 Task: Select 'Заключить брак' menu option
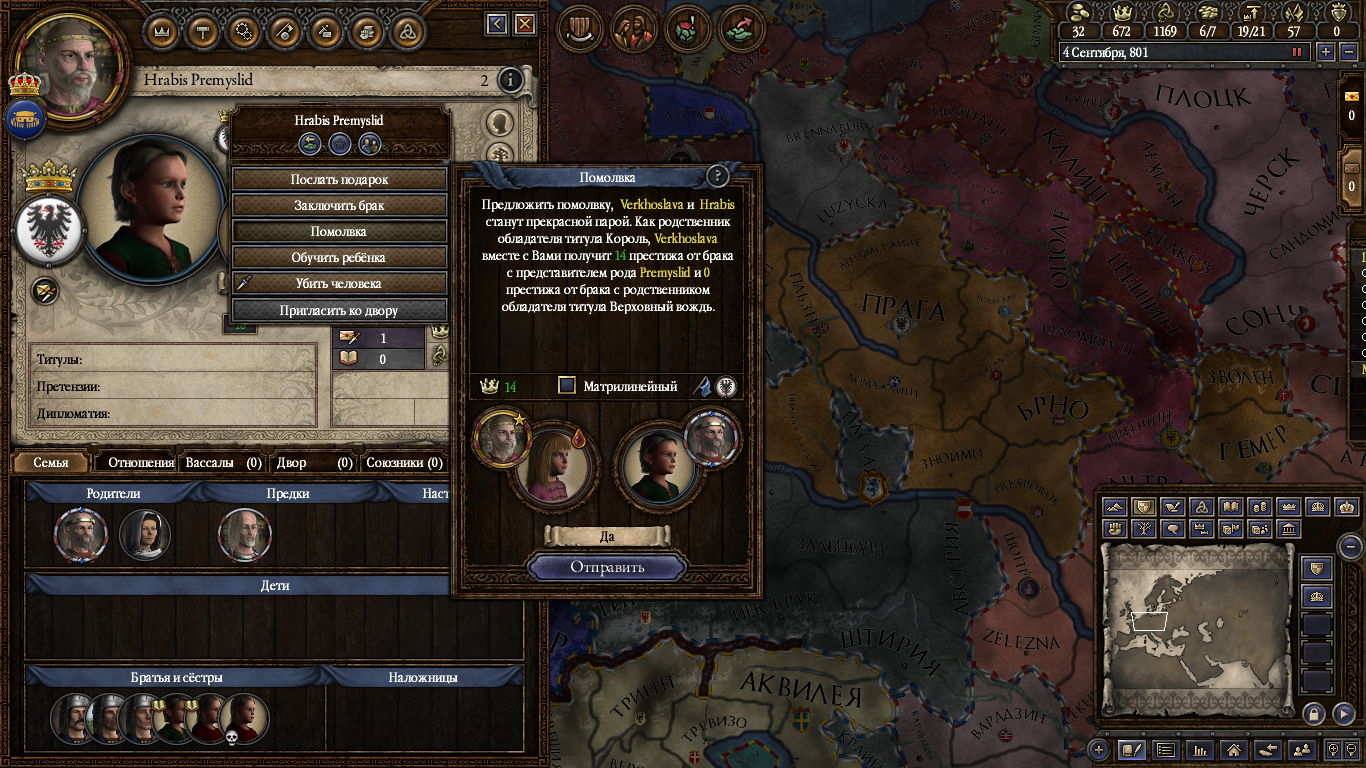pyautogui.click(x=339, y=206)
